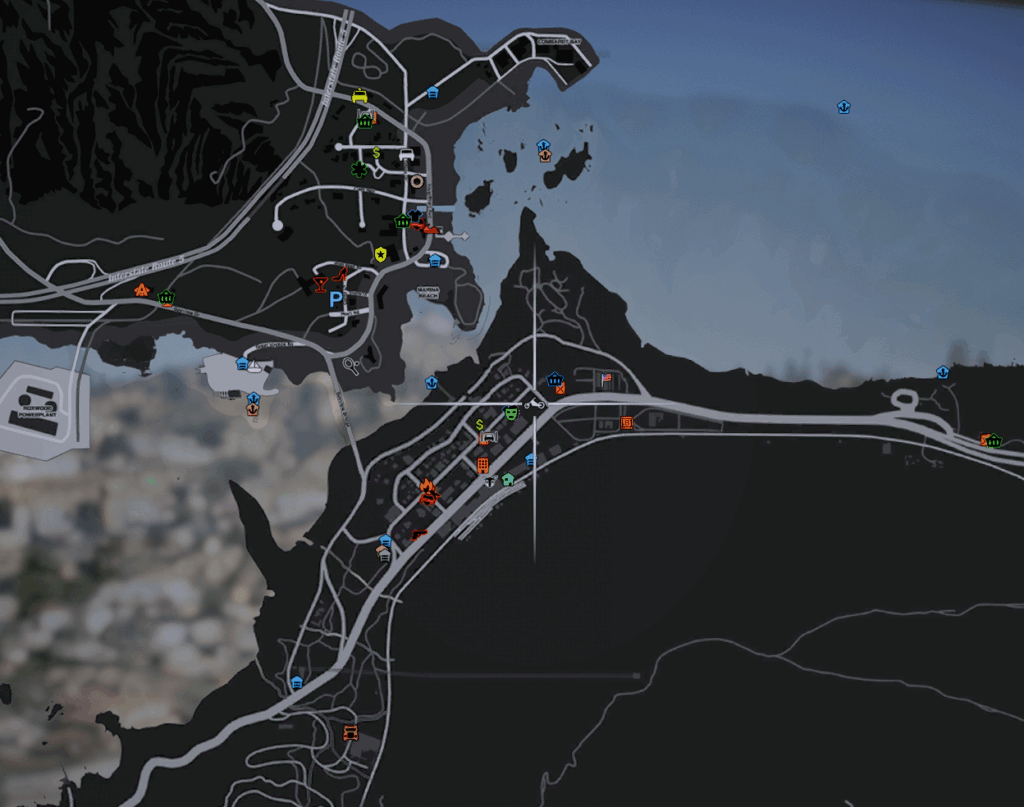Click the American flag marker
This screenshot has width=1024, height=807.
(605, 379)
